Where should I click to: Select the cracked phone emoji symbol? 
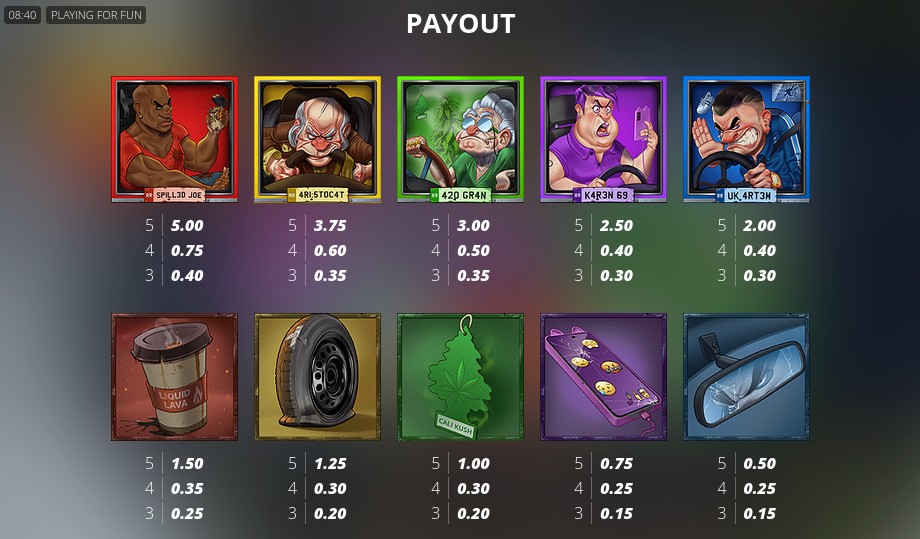coord(603,377)
